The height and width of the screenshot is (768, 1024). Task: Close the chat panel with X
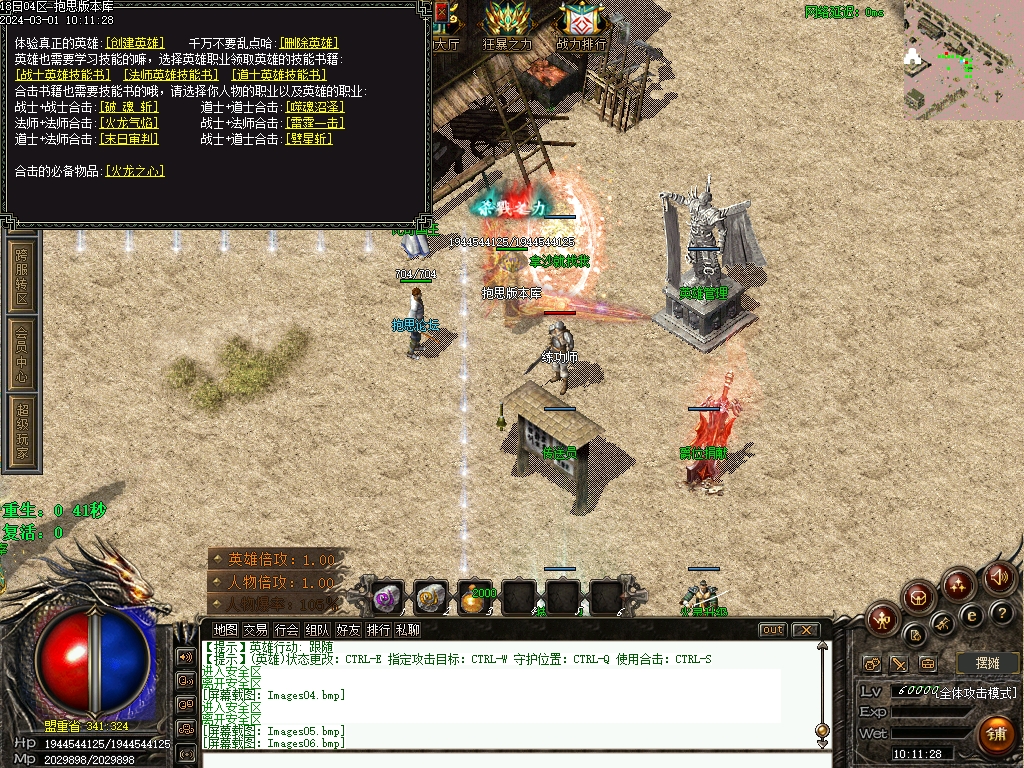(804, 630)
